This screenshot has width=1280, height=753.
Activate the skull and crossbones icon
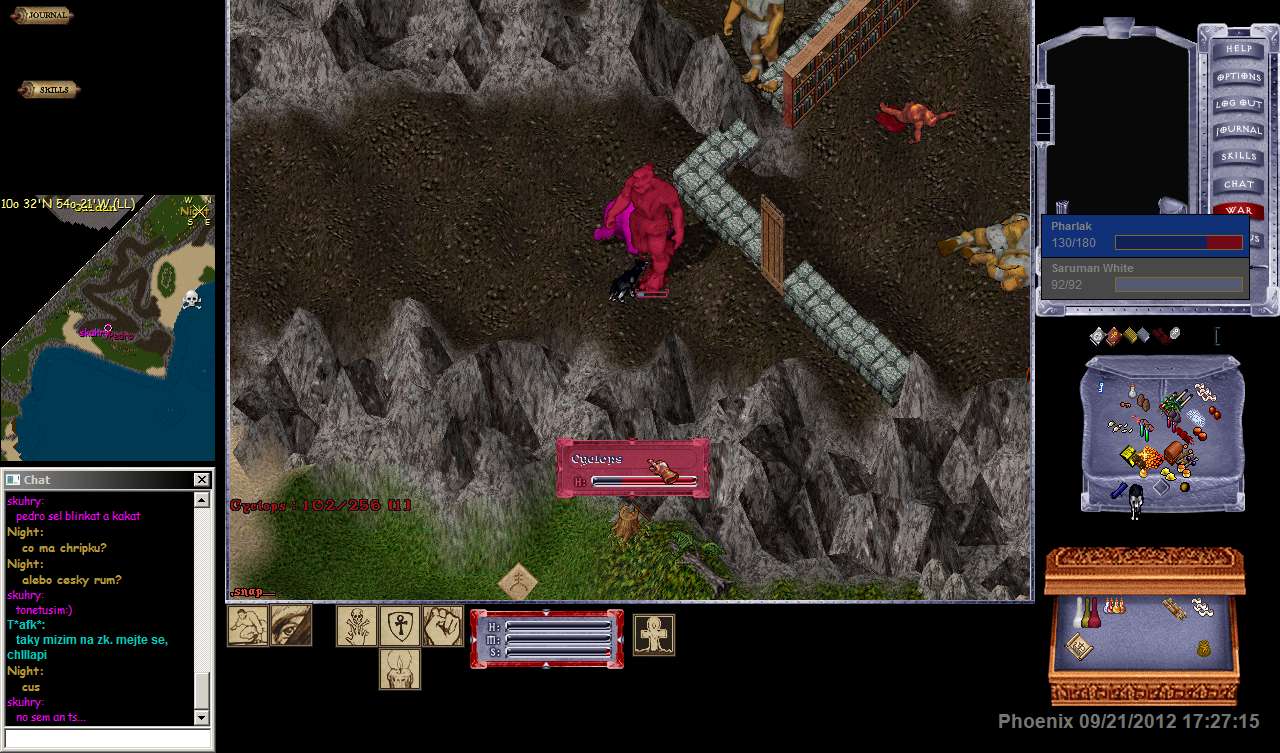(356, 625)
